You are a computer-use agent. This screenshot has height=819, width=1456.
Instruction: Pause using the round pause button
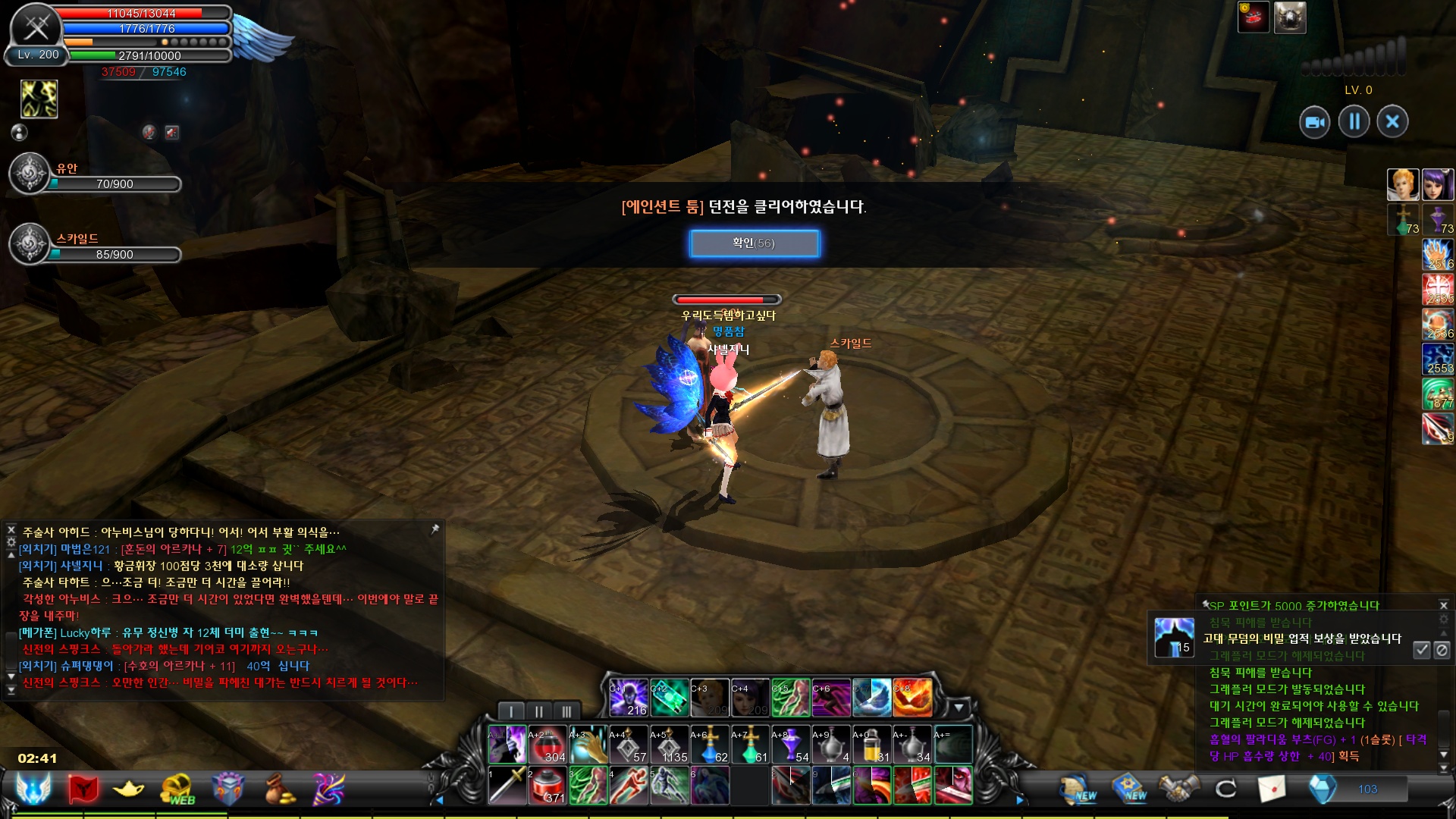[x=1354, y=121]
